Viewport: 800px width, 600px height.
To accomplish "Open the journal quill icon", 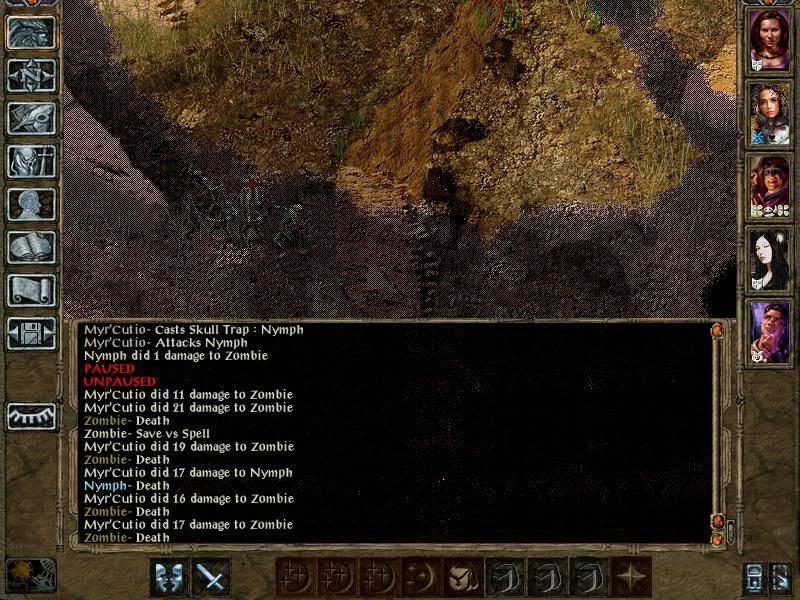I will point(31,118).
